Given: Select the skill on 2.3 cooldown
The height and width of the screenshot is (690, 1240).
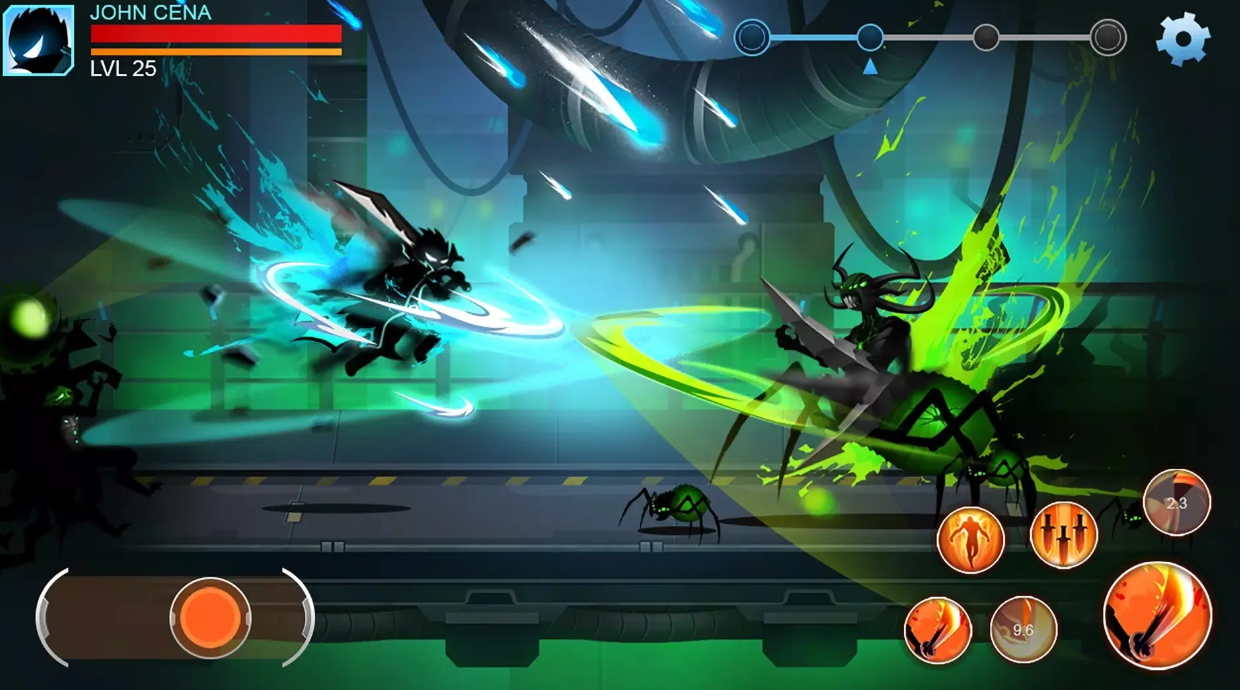Looking at the screenshot, I should [1177, 503].
